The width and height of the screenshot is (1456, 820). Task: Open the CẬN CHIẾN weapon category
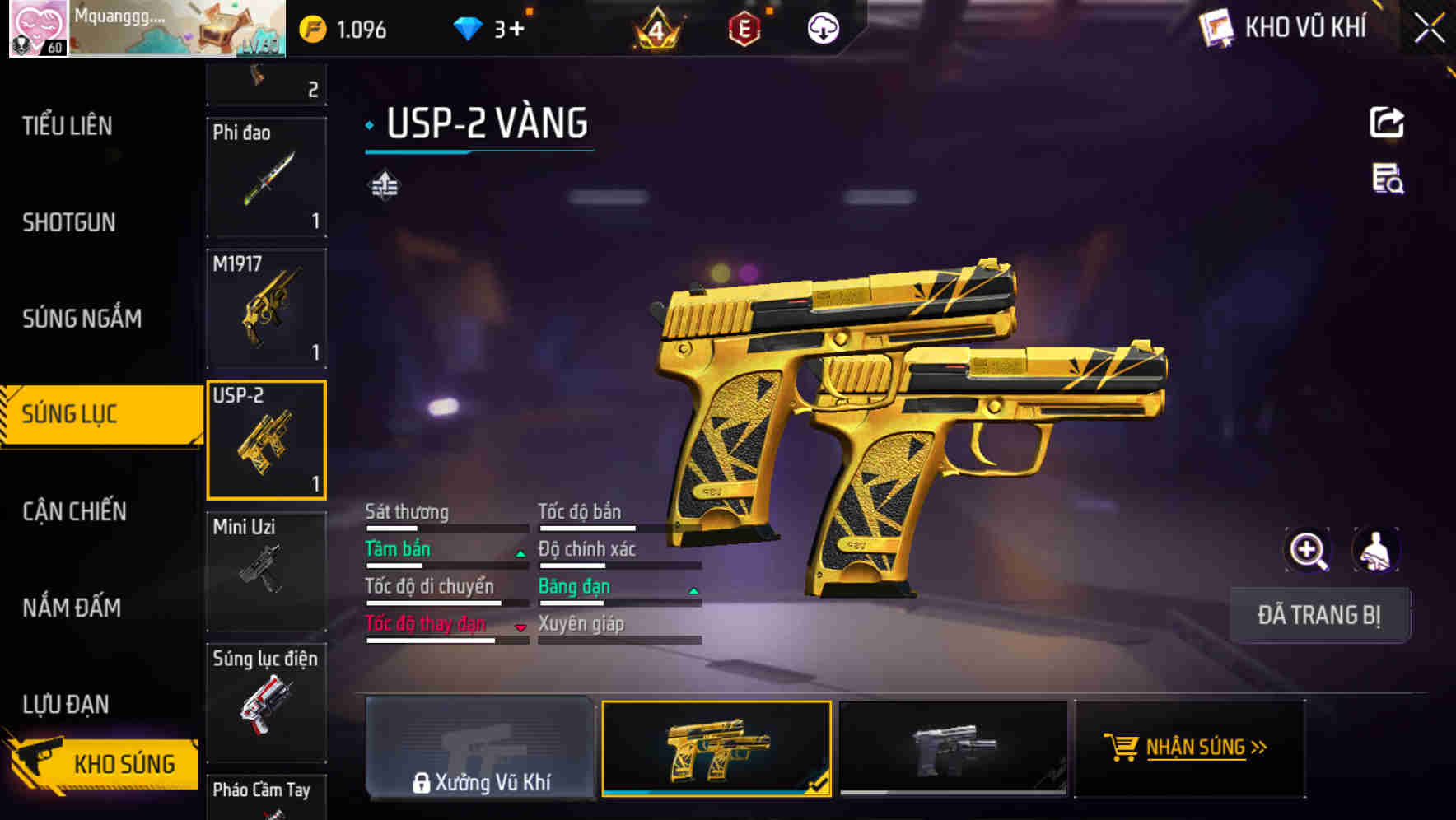[x=74, y=510]
